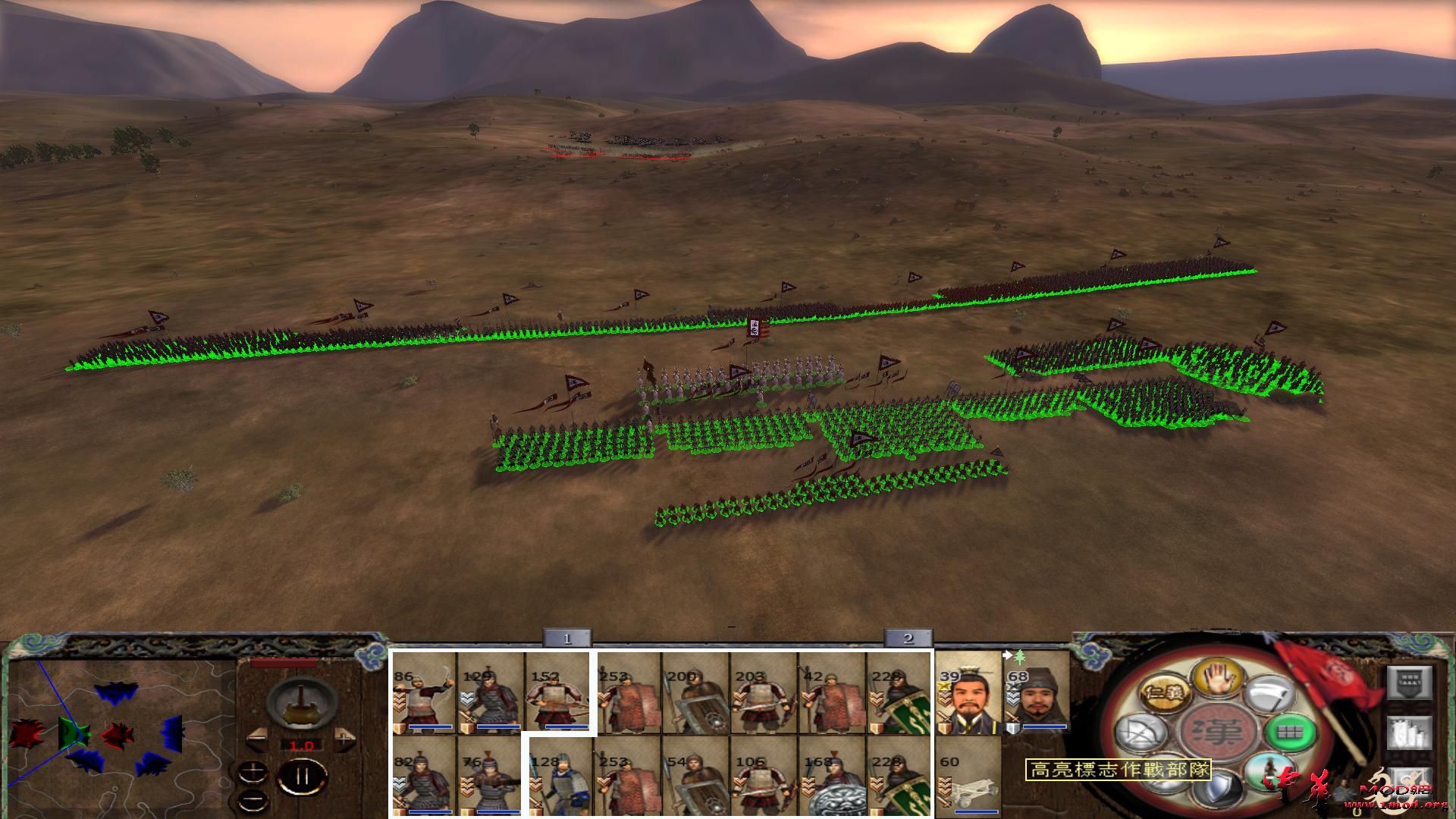Zoom in the minimap with the plus button

click(x=253, y=770)
